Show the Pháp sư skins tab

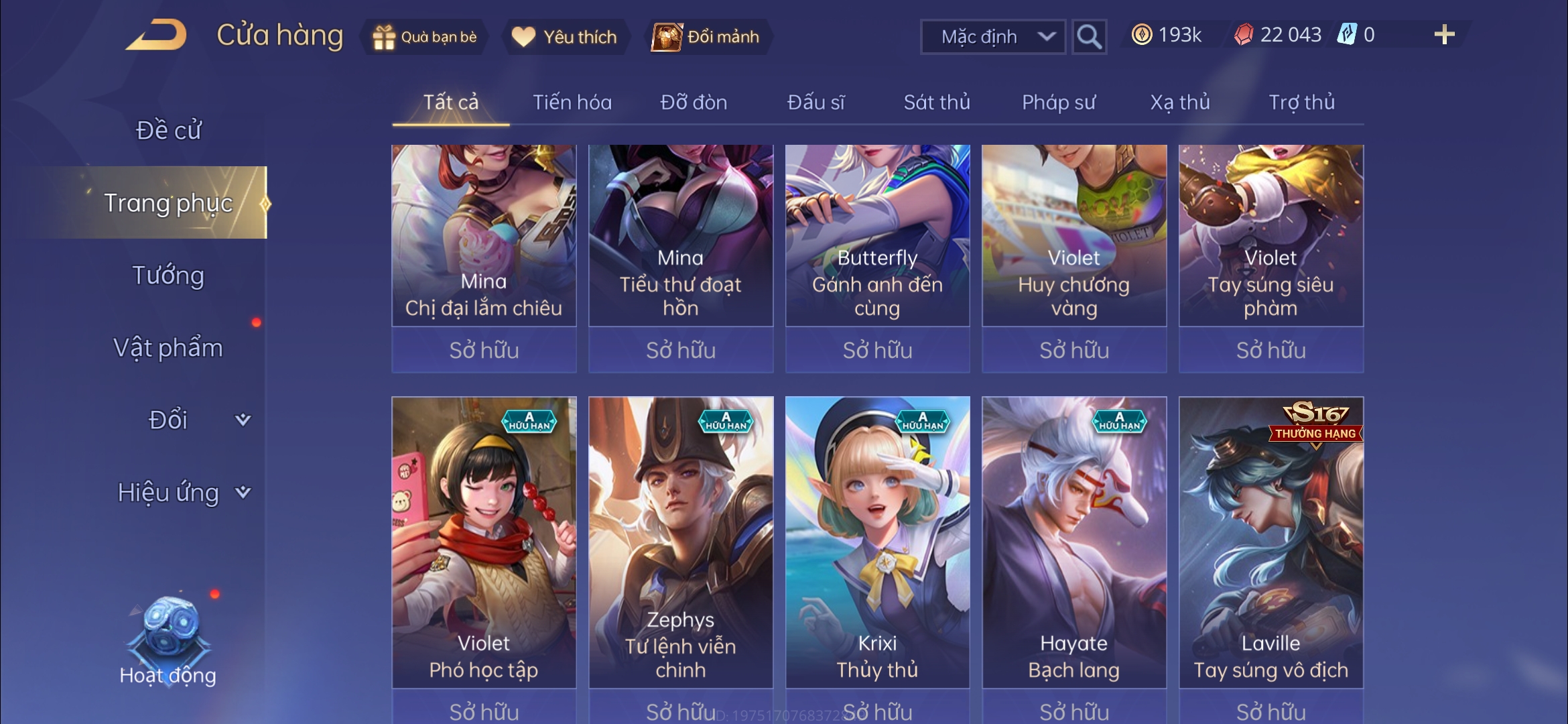click(x=1059, y=103)
